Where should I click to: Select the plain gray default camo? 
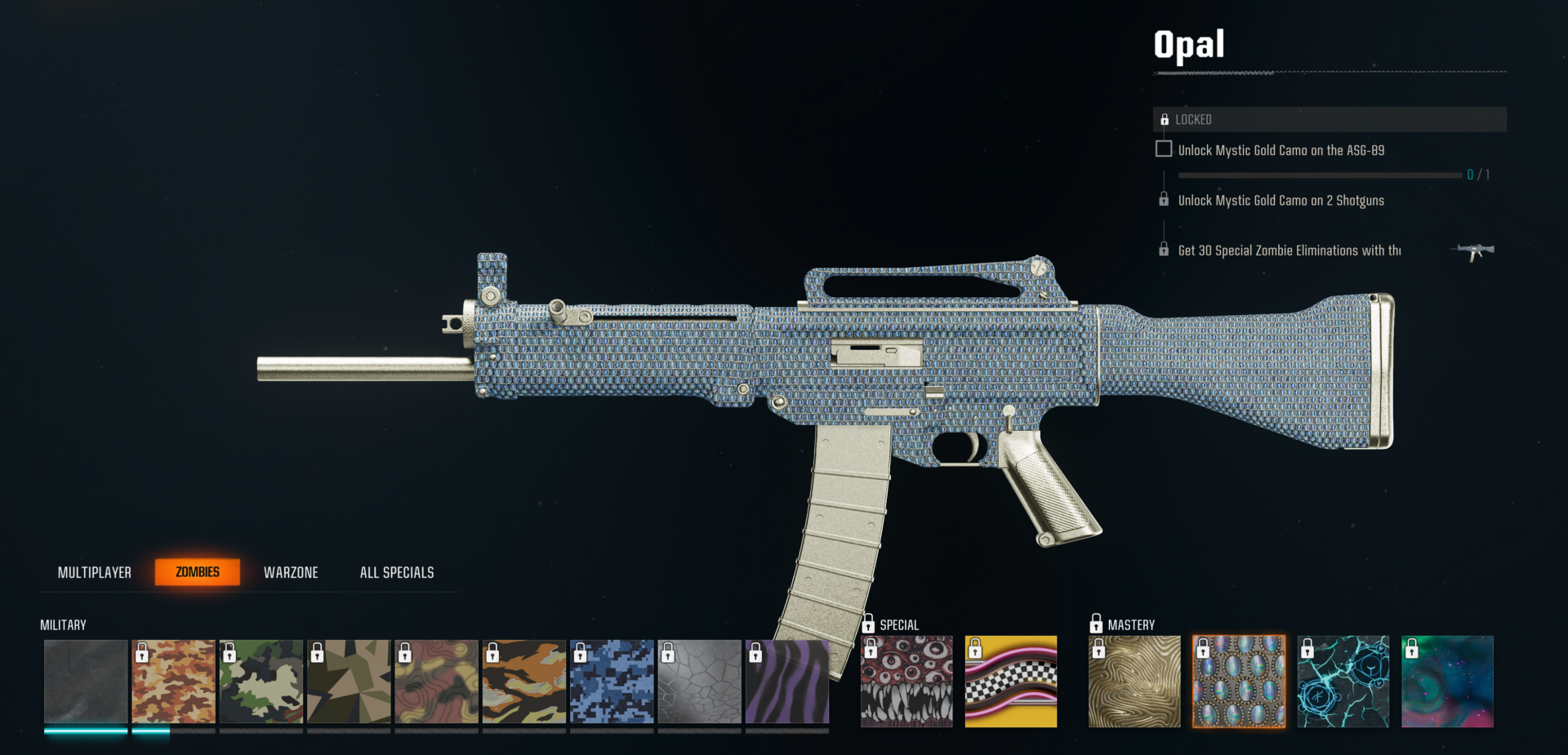(86, 682)
